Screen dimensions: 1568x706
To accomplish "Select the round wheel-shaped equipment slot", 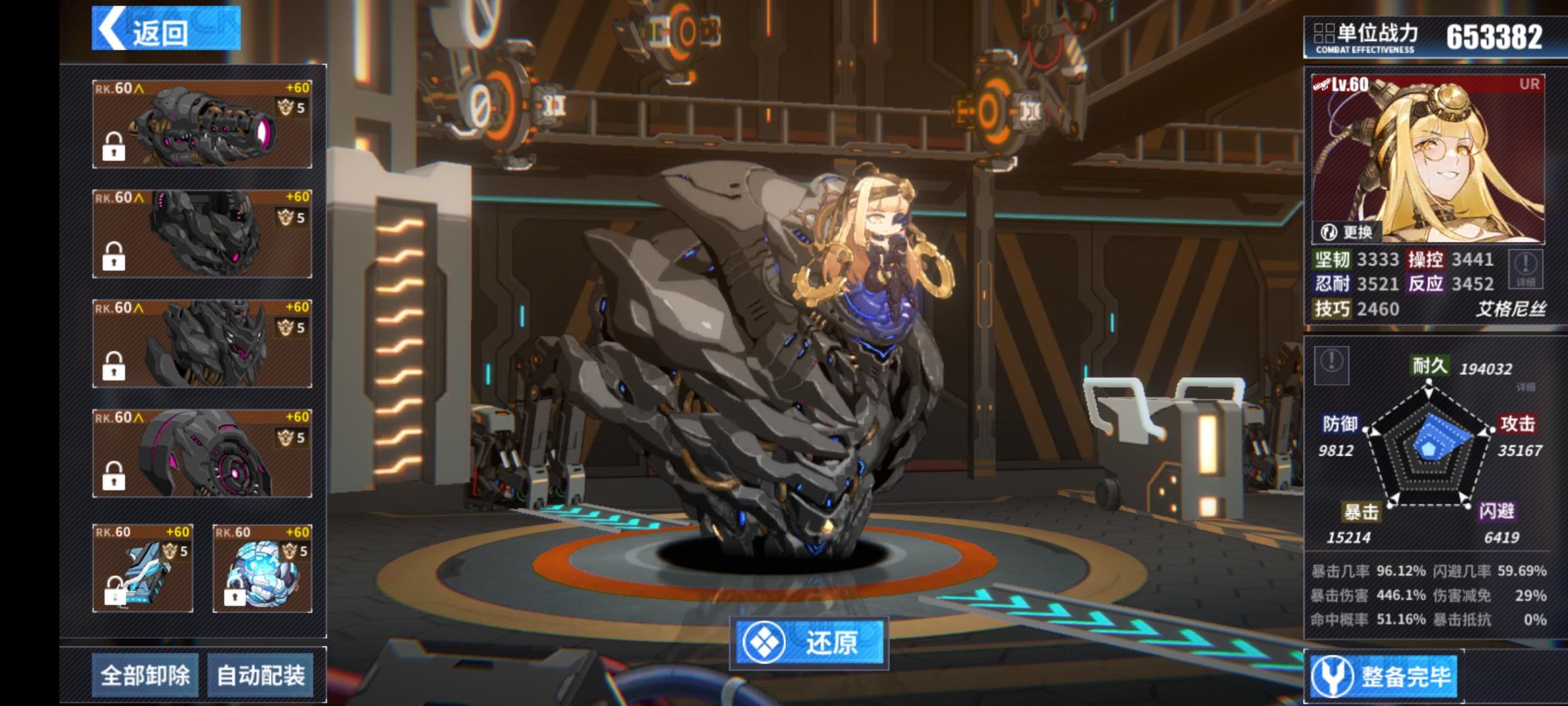I will 202,453.
